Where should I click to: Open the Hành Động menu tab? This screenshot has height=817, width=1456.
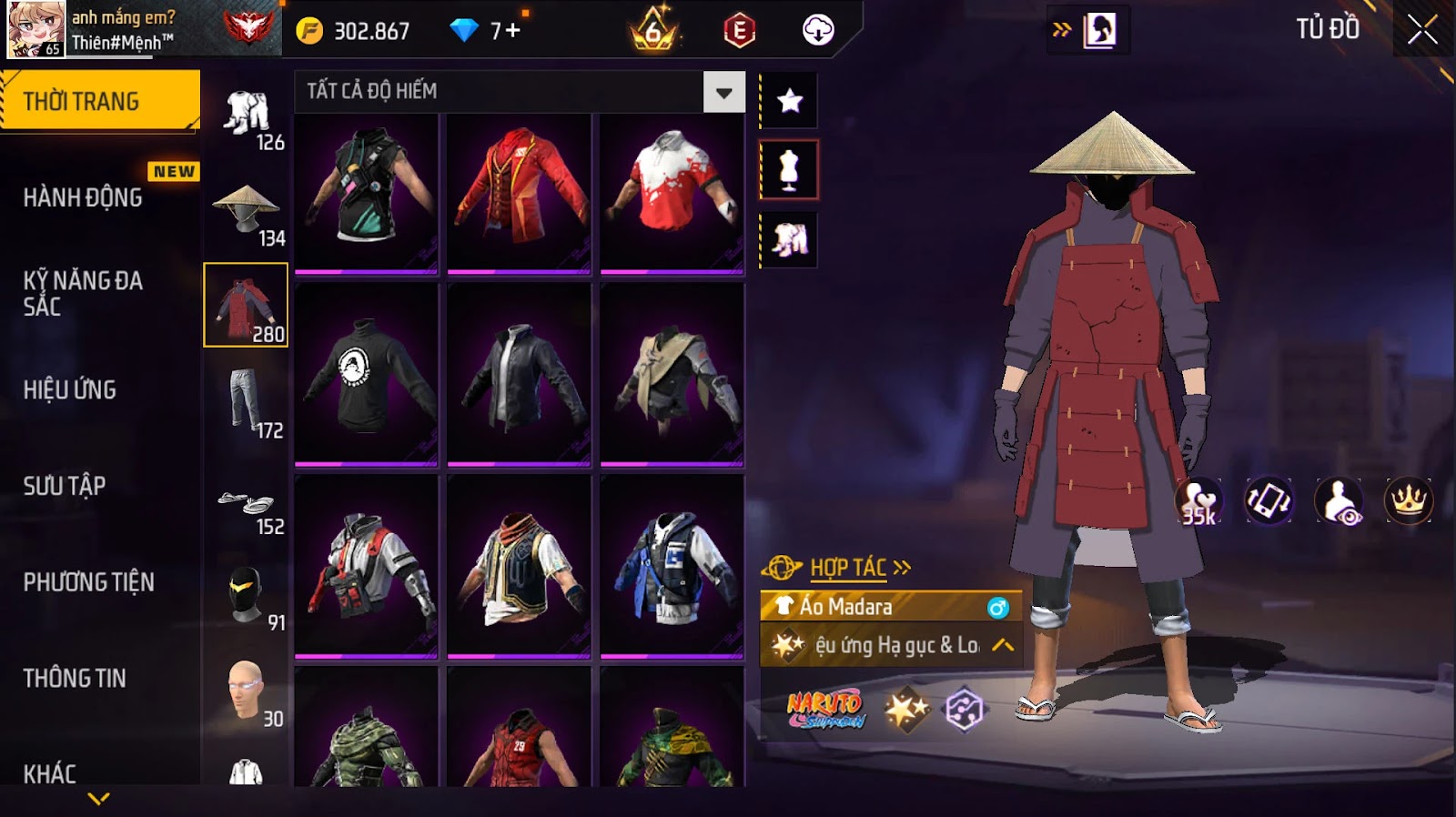83,197
